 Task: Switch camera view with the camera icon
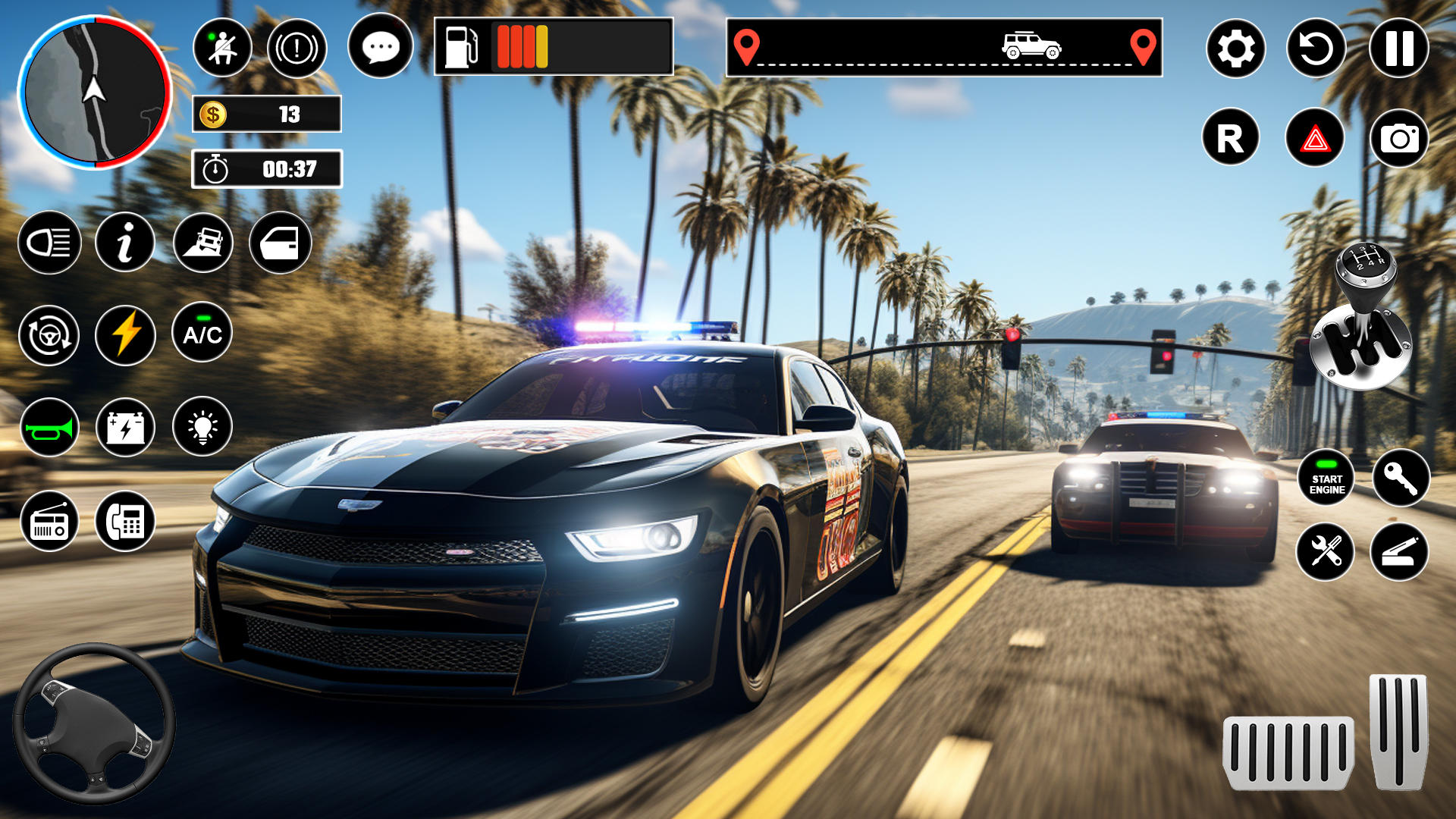[x=1399, y=139]
